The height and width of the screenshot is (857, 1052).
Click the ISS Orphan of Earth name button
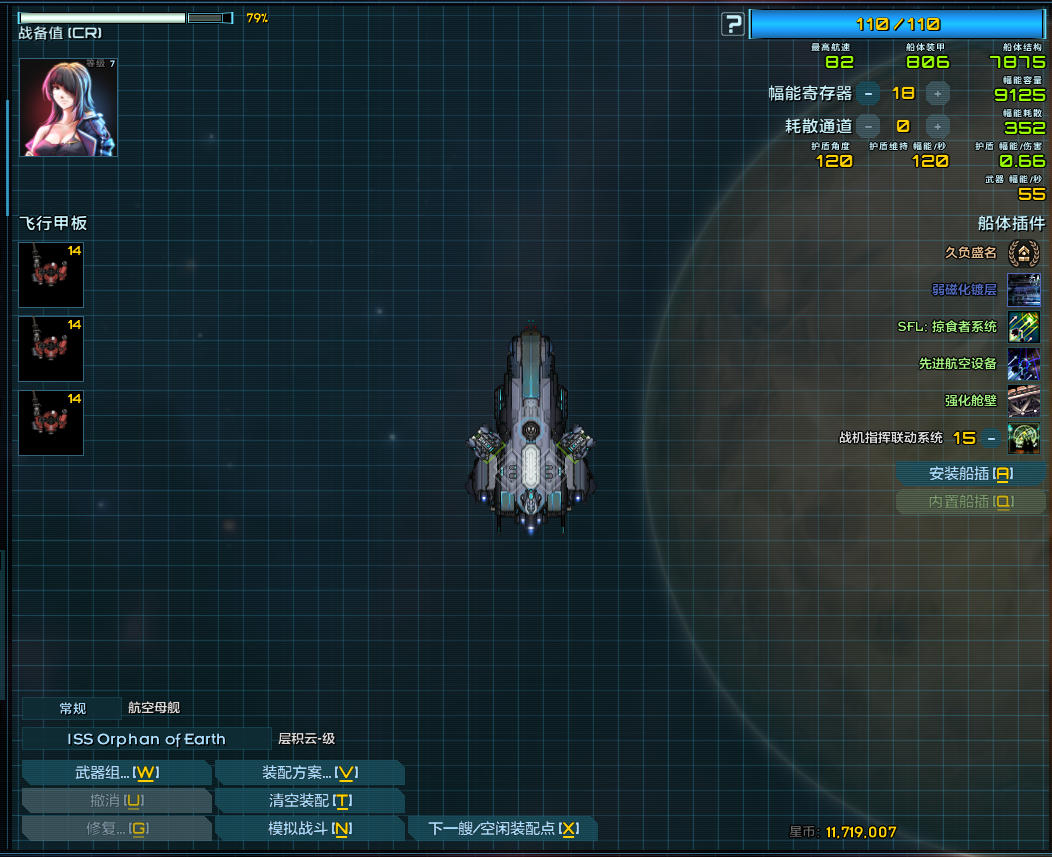146,740
